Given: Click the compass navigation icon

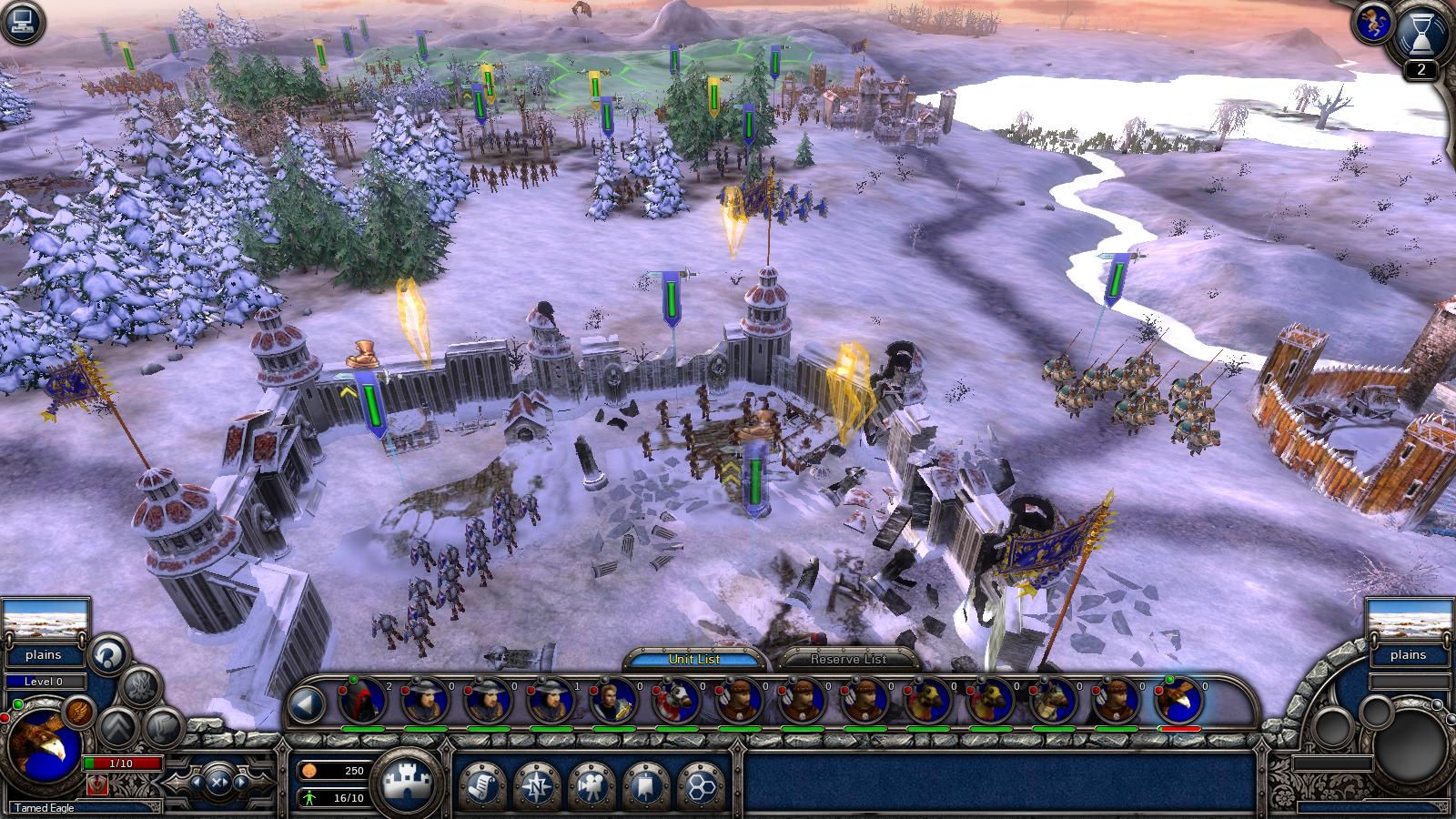Looking at the screenshot, I should 538,784.
